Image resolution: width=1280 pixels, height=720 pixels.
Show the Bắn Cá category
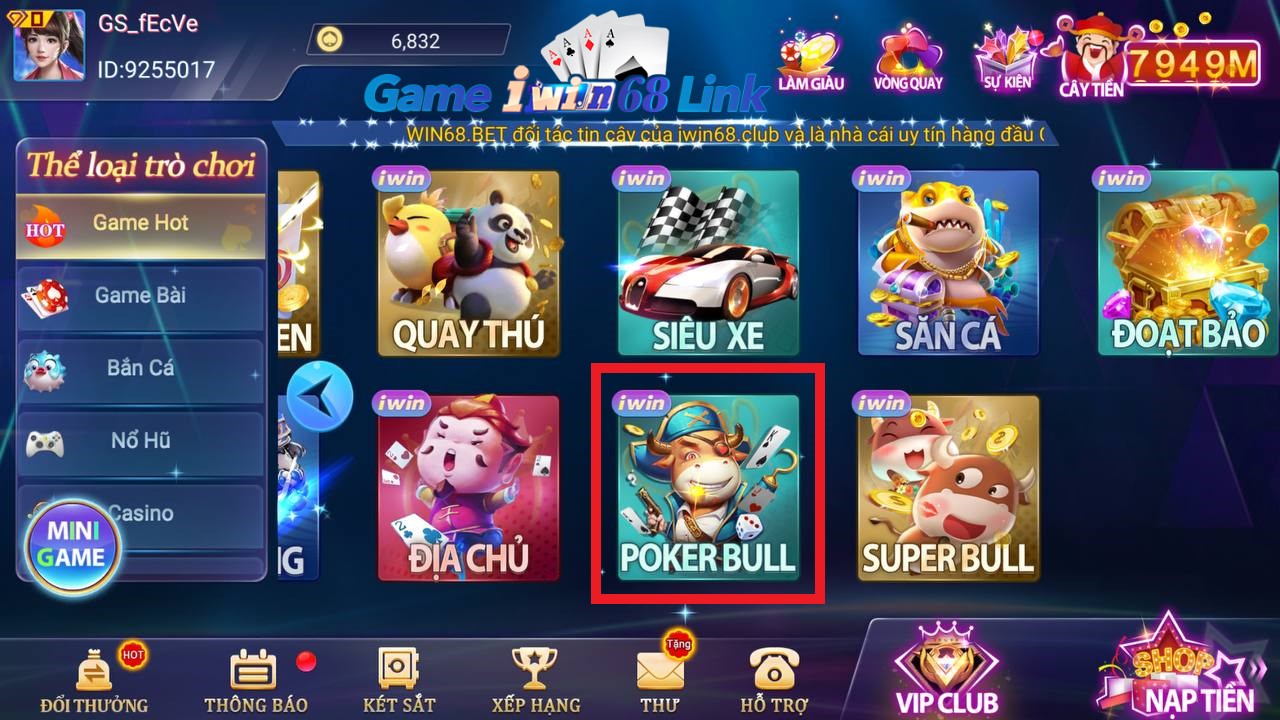tap(141, 368)
